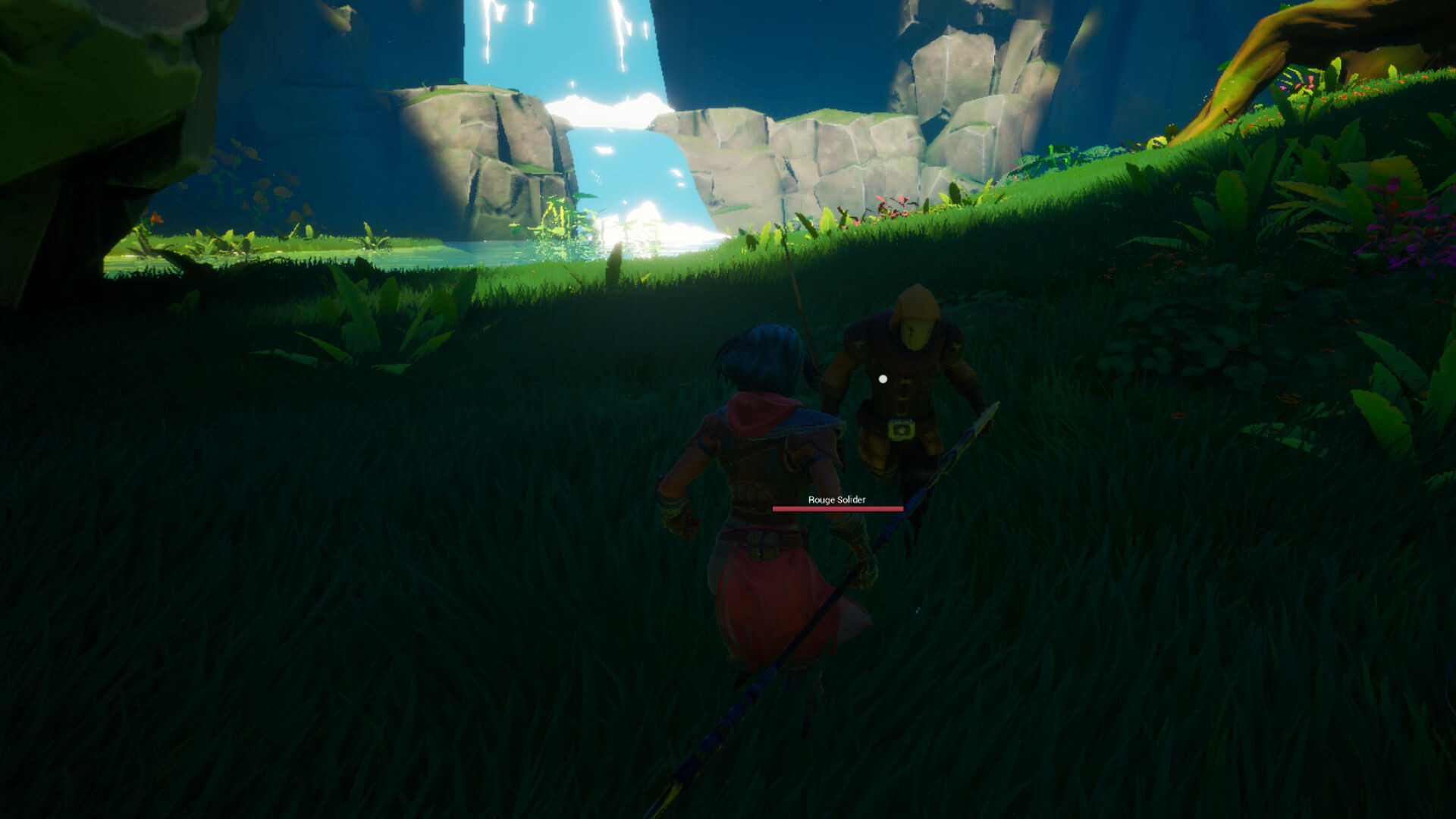Image resolution: width=1456 pixels, height=819 pixels.
Task: Click the white crosshair reticle dot
Action: click(881, 378)
